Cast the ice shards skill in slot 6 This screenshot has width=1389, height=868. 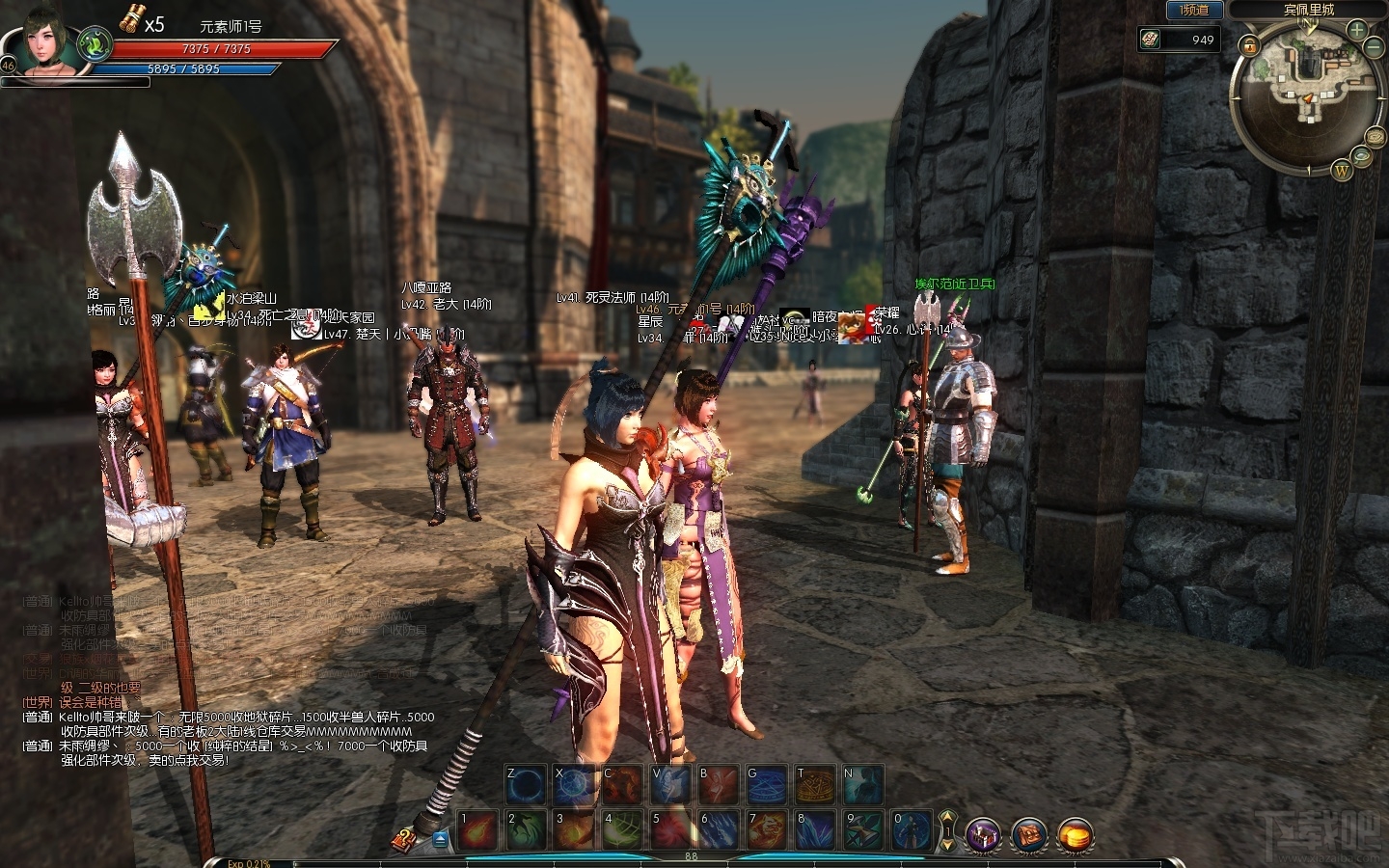pyautogui.click(x=720, y=830)
